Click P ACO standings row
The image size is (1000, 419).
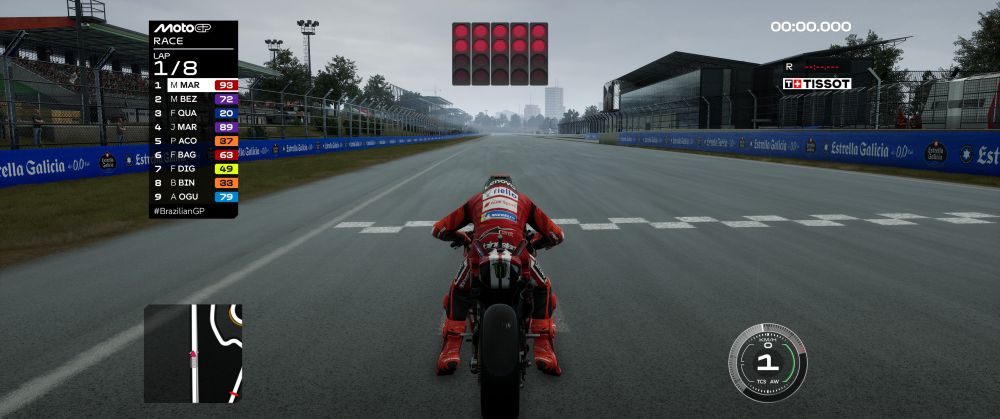pos(195,142)
